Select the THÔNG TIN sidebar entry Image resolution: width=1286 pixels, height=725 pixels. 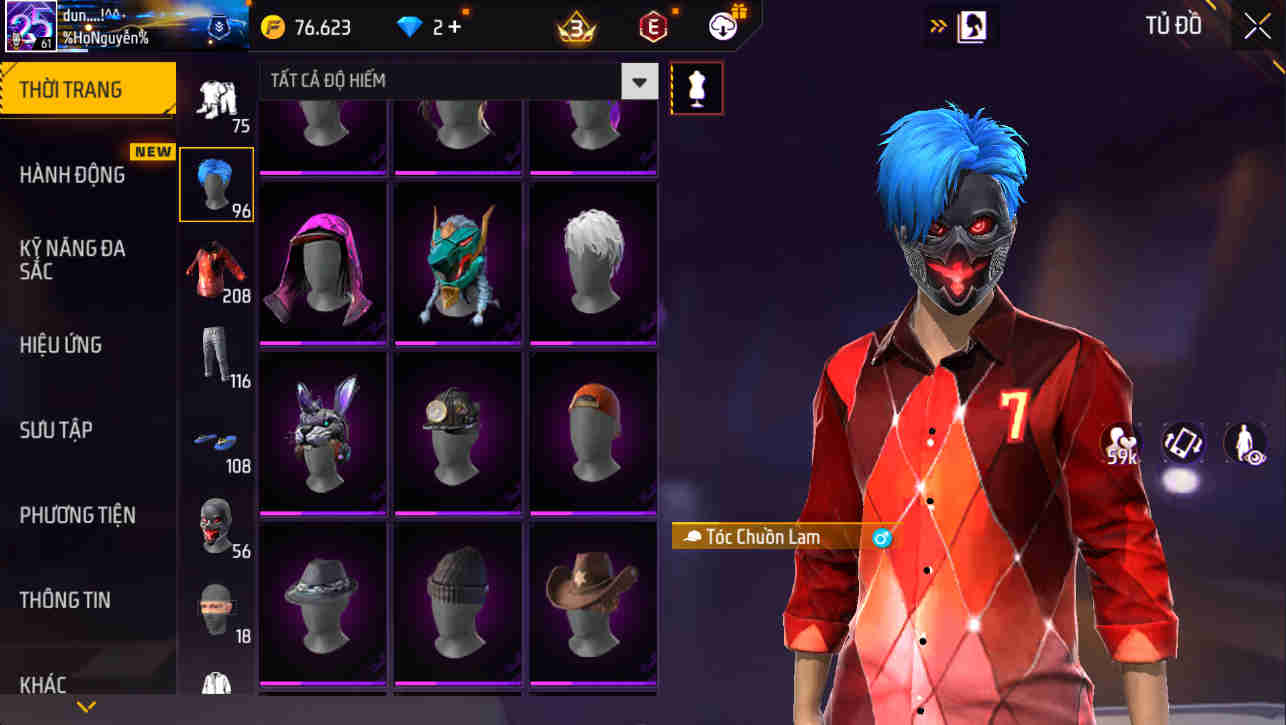pos(66,600)
